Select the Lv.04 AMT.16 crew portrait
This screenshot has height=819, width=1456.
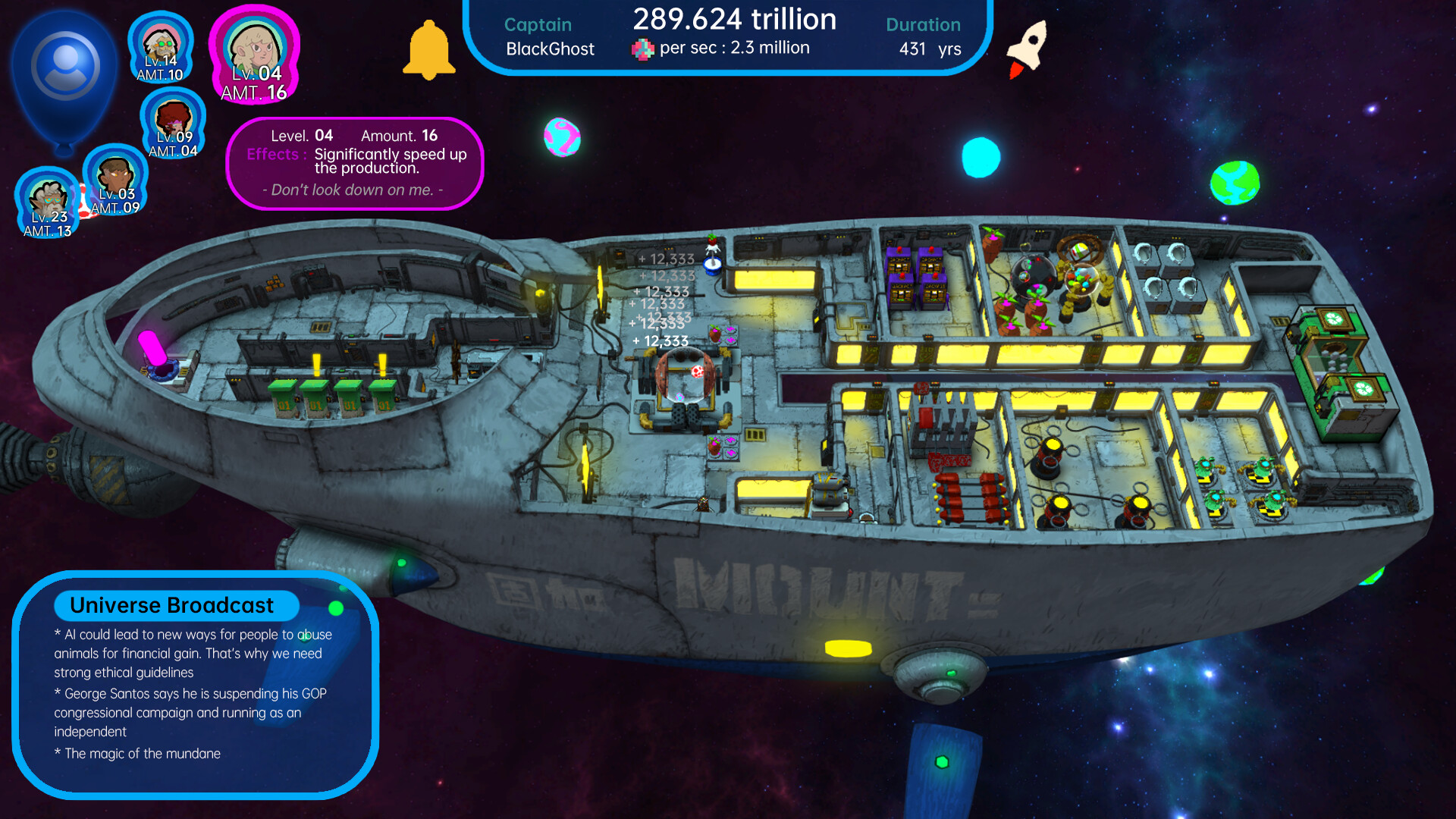click(x=255, y=55)
